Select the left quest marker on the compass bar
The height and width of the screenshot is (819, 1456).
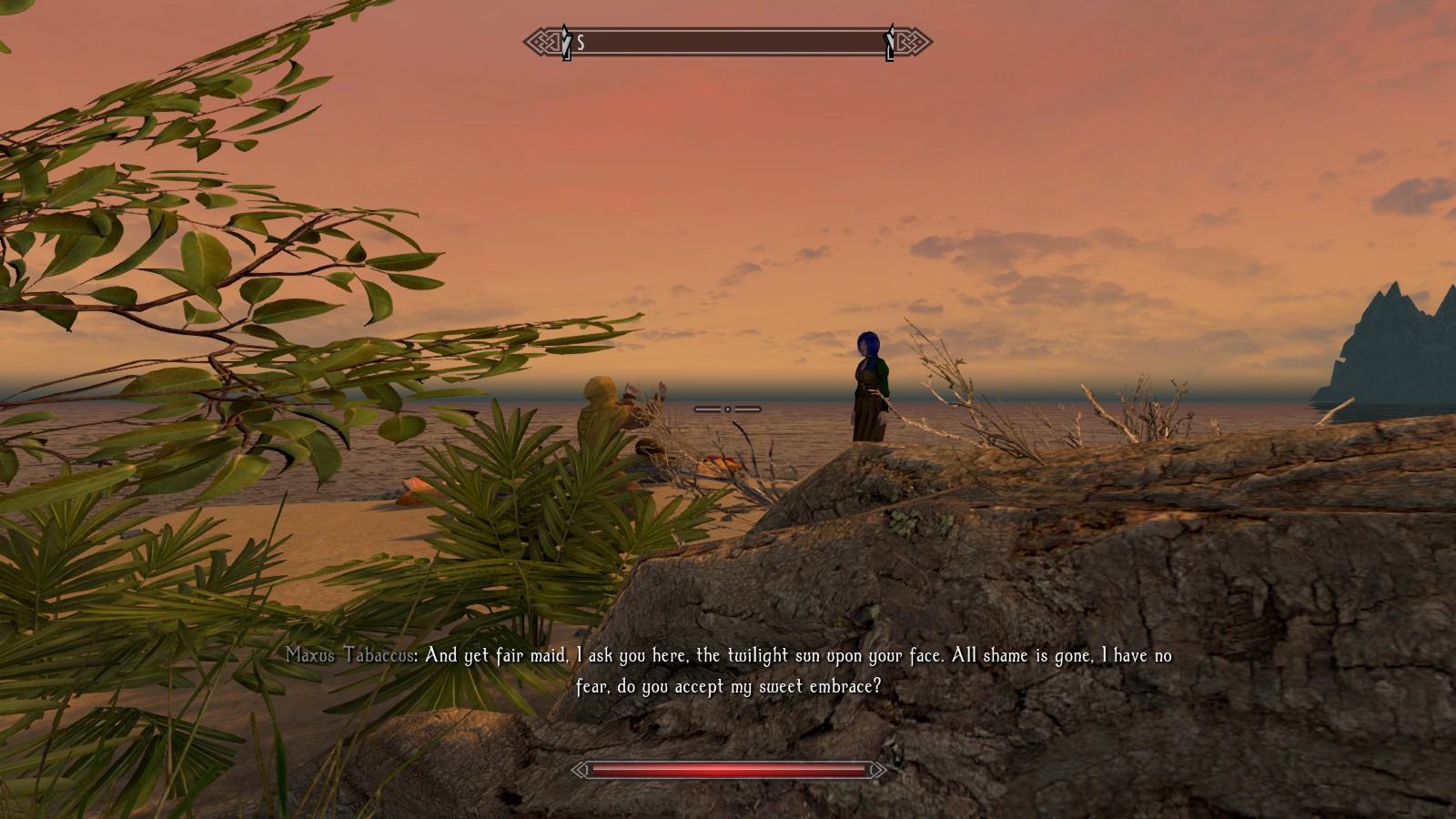click(564, 41)
